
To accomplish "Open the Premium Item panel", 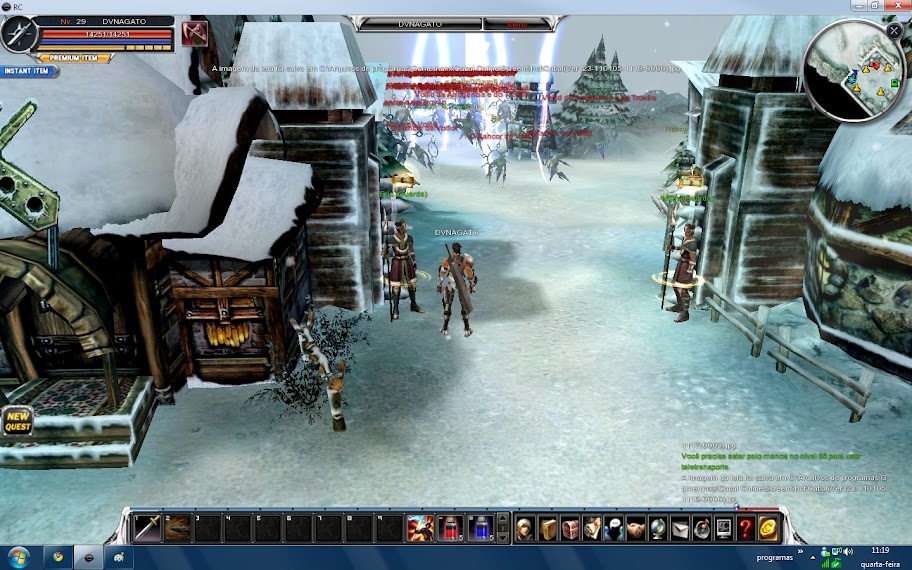I will pyautogui.click(x=75, y=58).
